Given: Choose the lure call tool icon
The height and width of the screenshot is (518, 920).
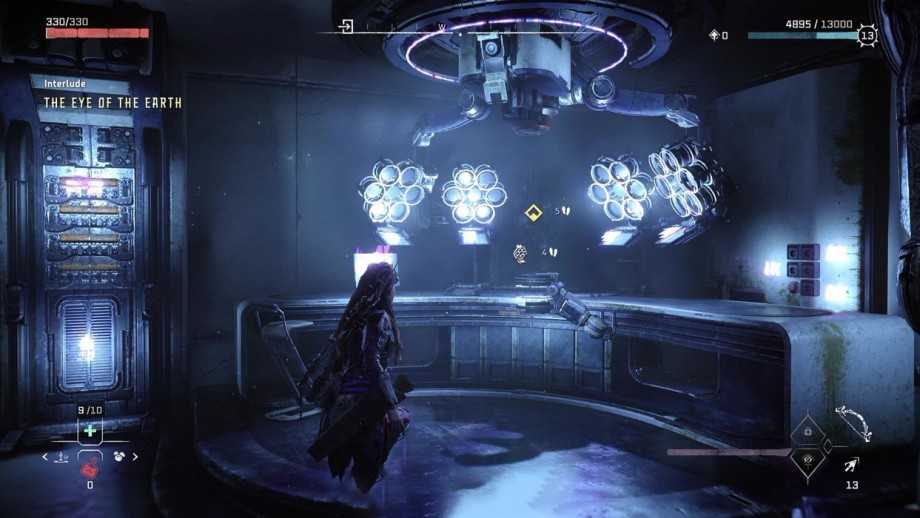Looking at the screenshot, I should tap(62, 457).
